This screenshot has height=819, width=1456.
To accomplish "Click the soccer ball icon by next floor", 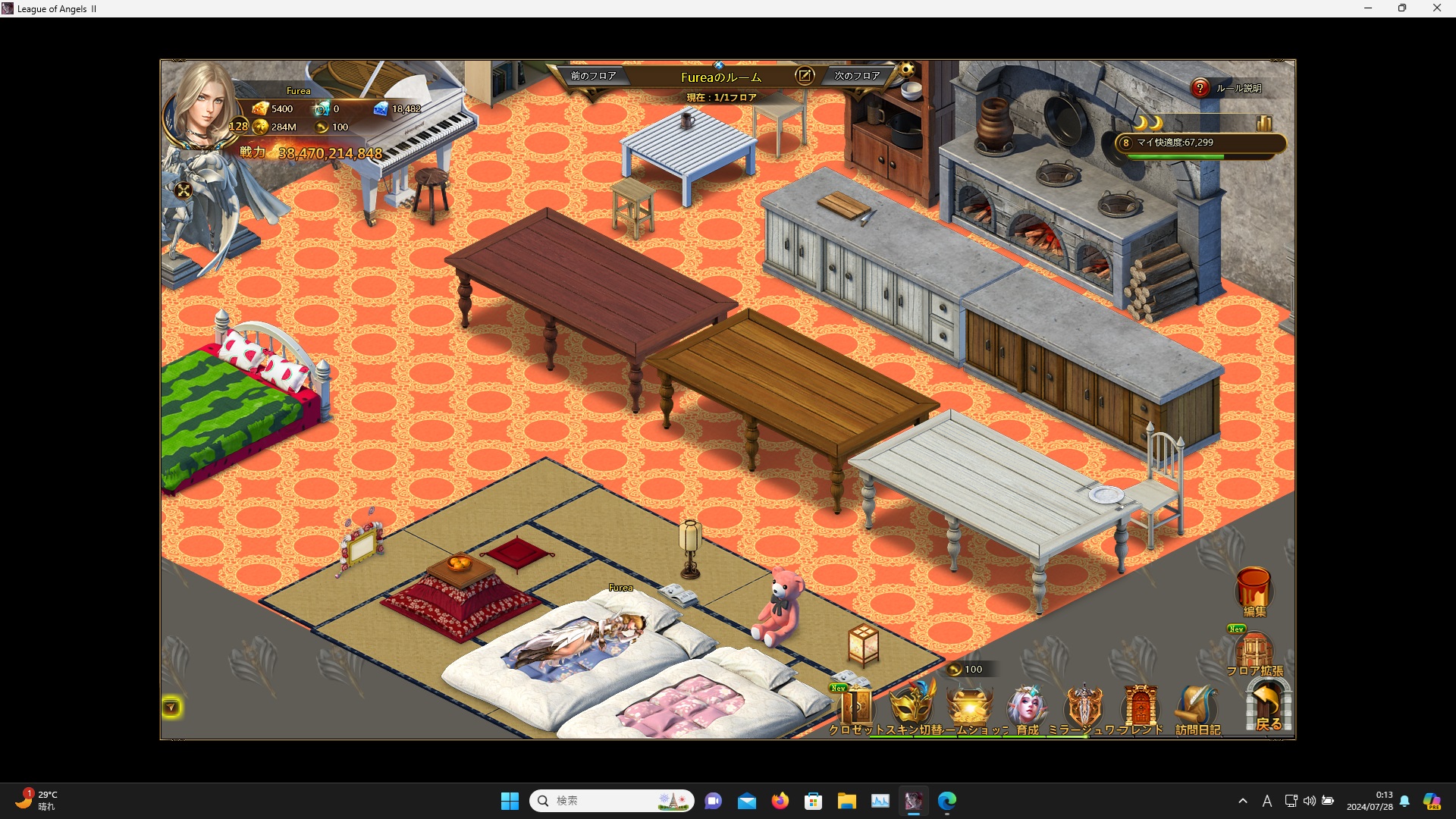I will [907, 71].
